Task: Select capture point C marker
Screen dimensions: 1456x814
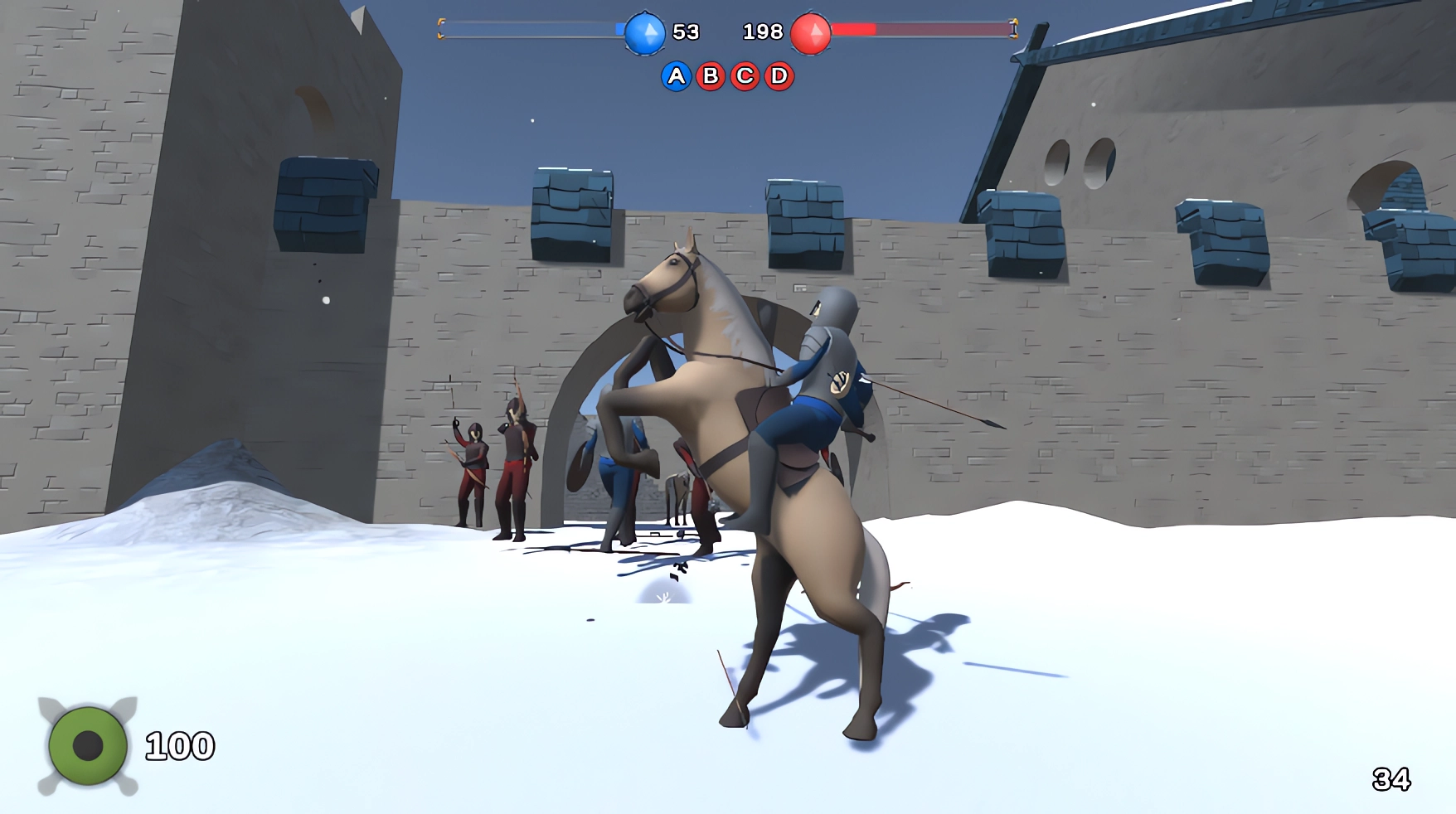Action: tap(745, 75)
